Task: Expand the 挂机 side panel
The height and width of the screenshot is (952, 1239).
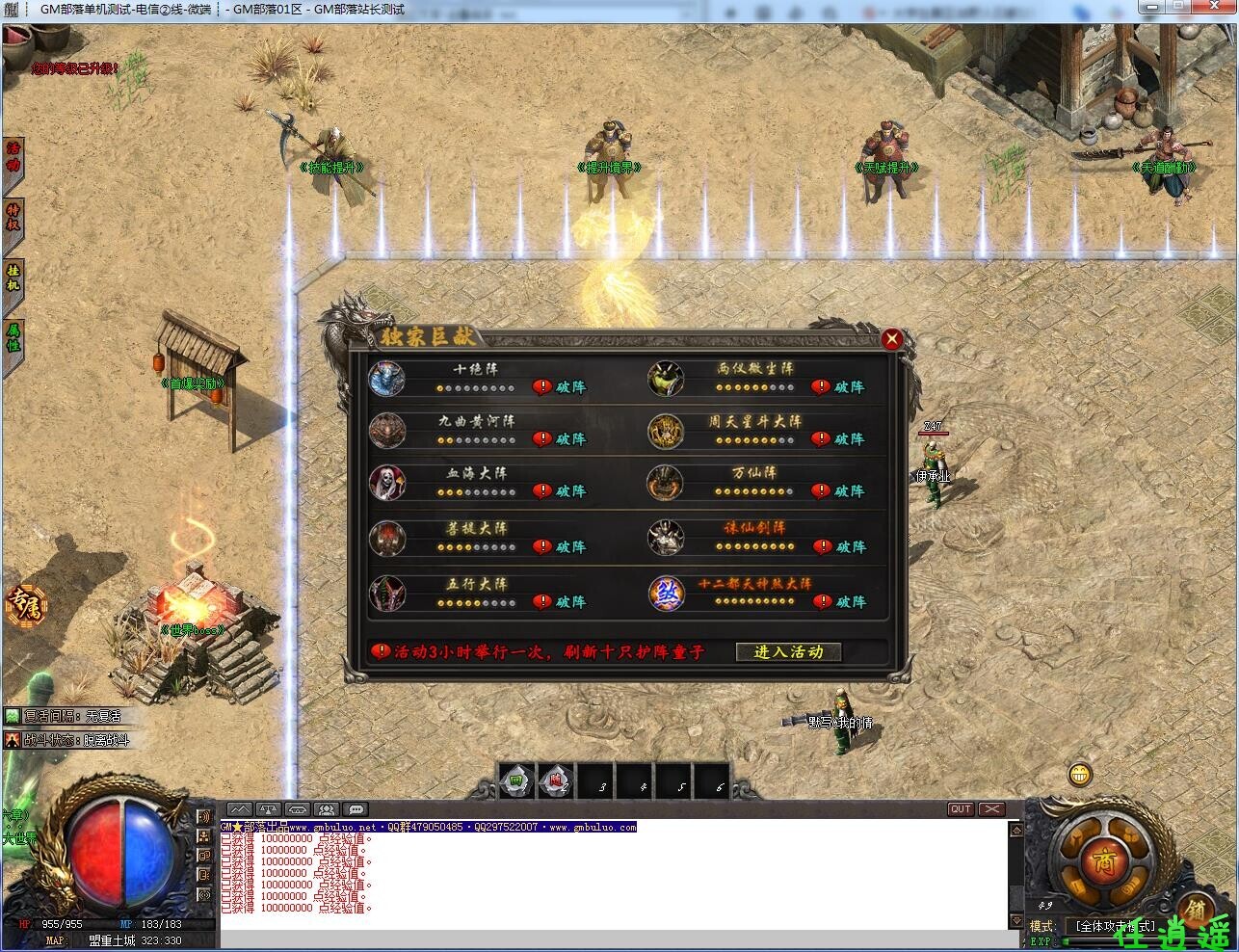Action: (13, 276)
